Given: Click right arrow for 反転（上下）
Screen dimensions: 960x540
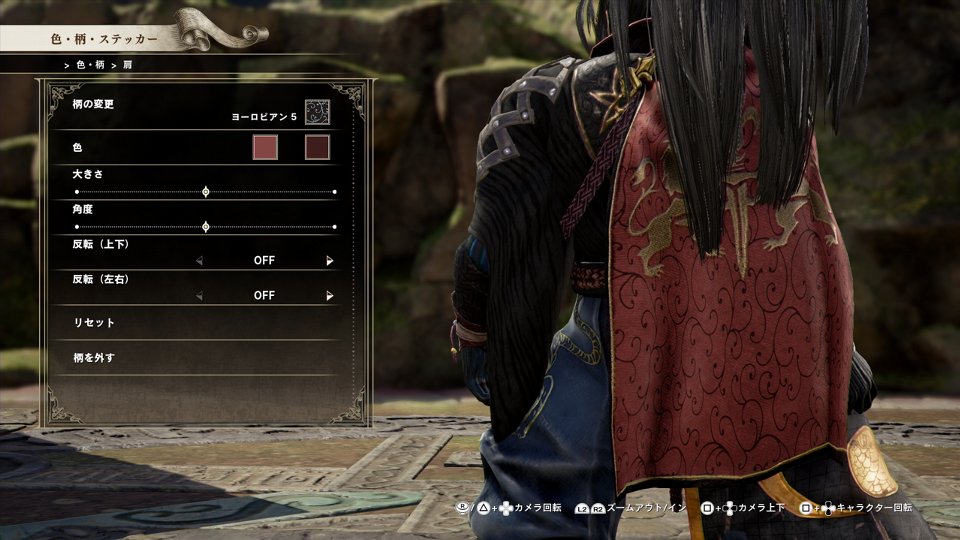Looking at the screenshot, I should [x=329, y=261].
